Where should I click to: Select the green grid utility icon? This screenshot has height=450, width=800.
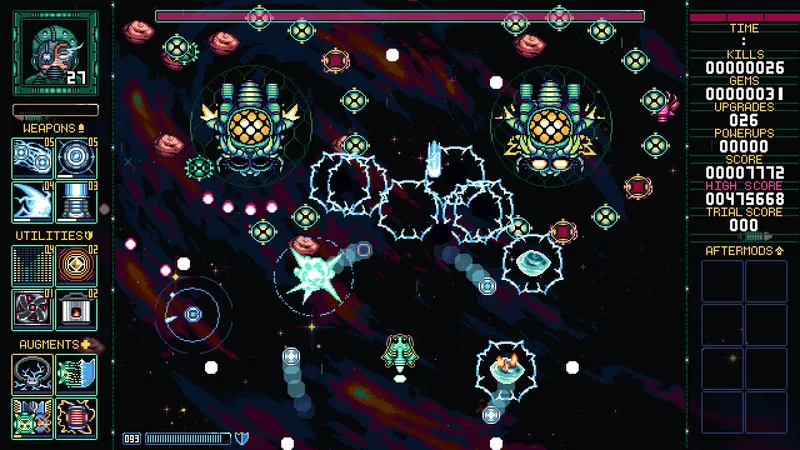coord(31,265)
